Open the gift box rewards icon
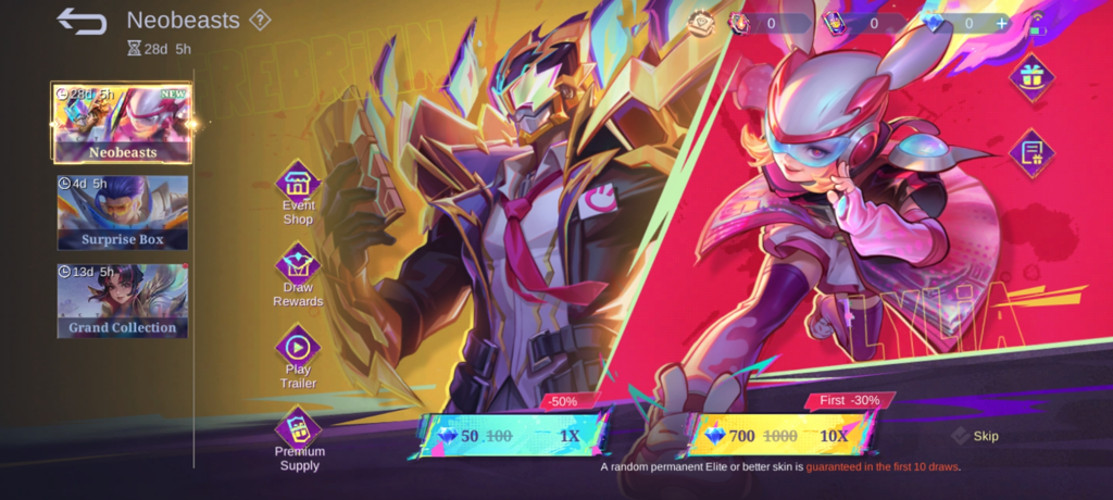1113x500 pixels. point(1031,76)
